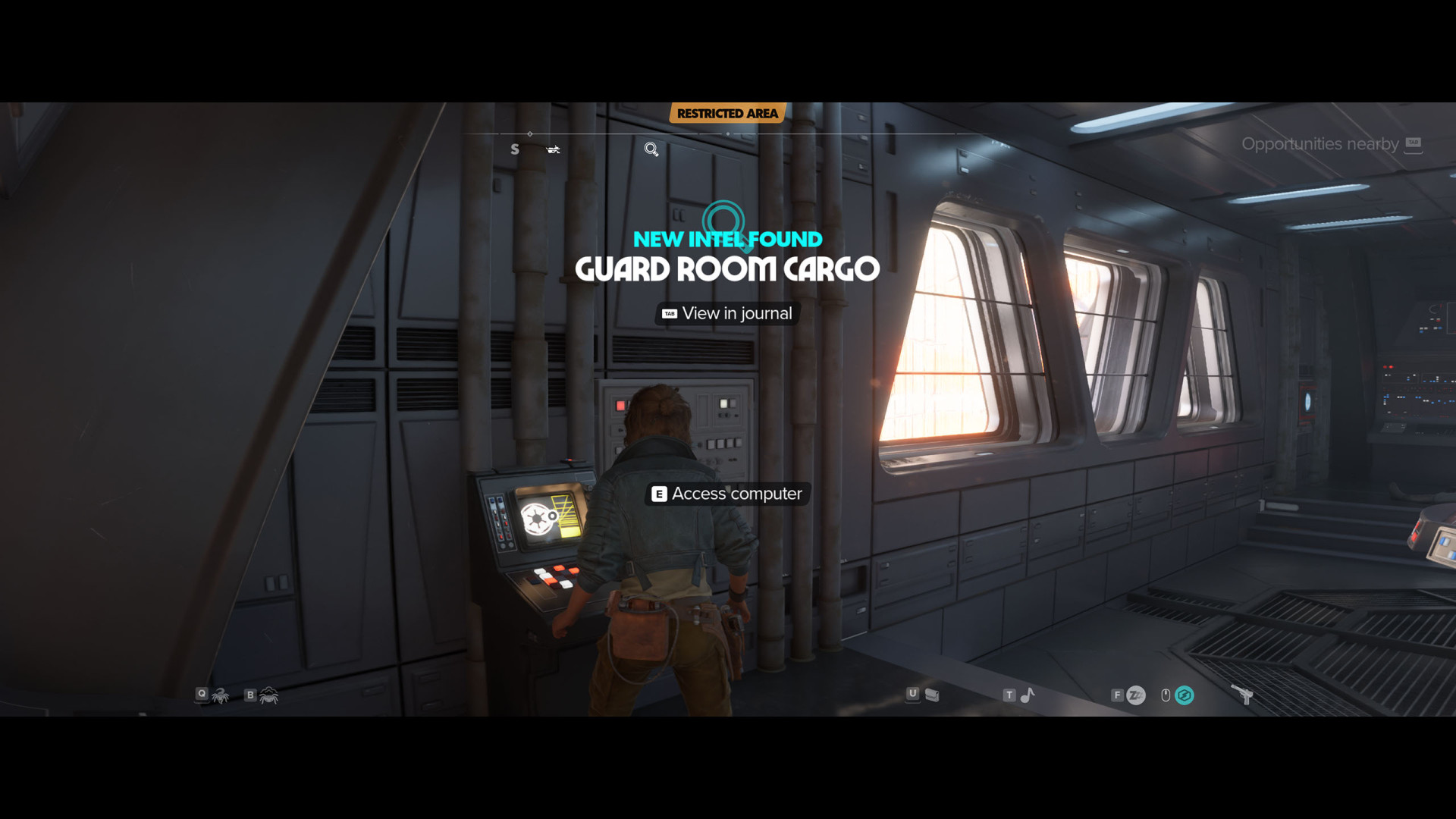Select the Access computer prompt
The image size is (1456, 819).
pos(727,494)
